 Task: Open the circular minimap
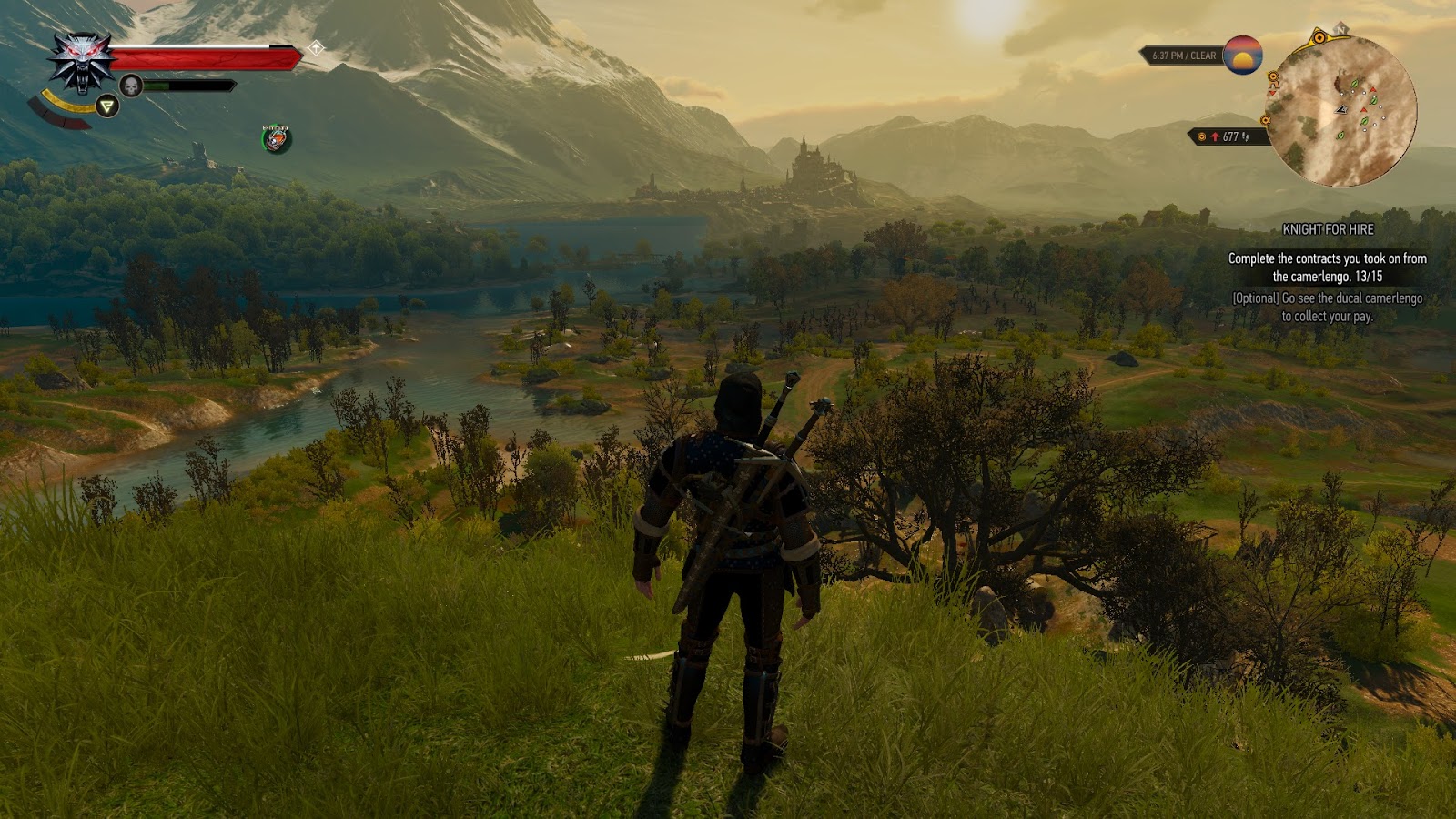[x=1342, y=109]
